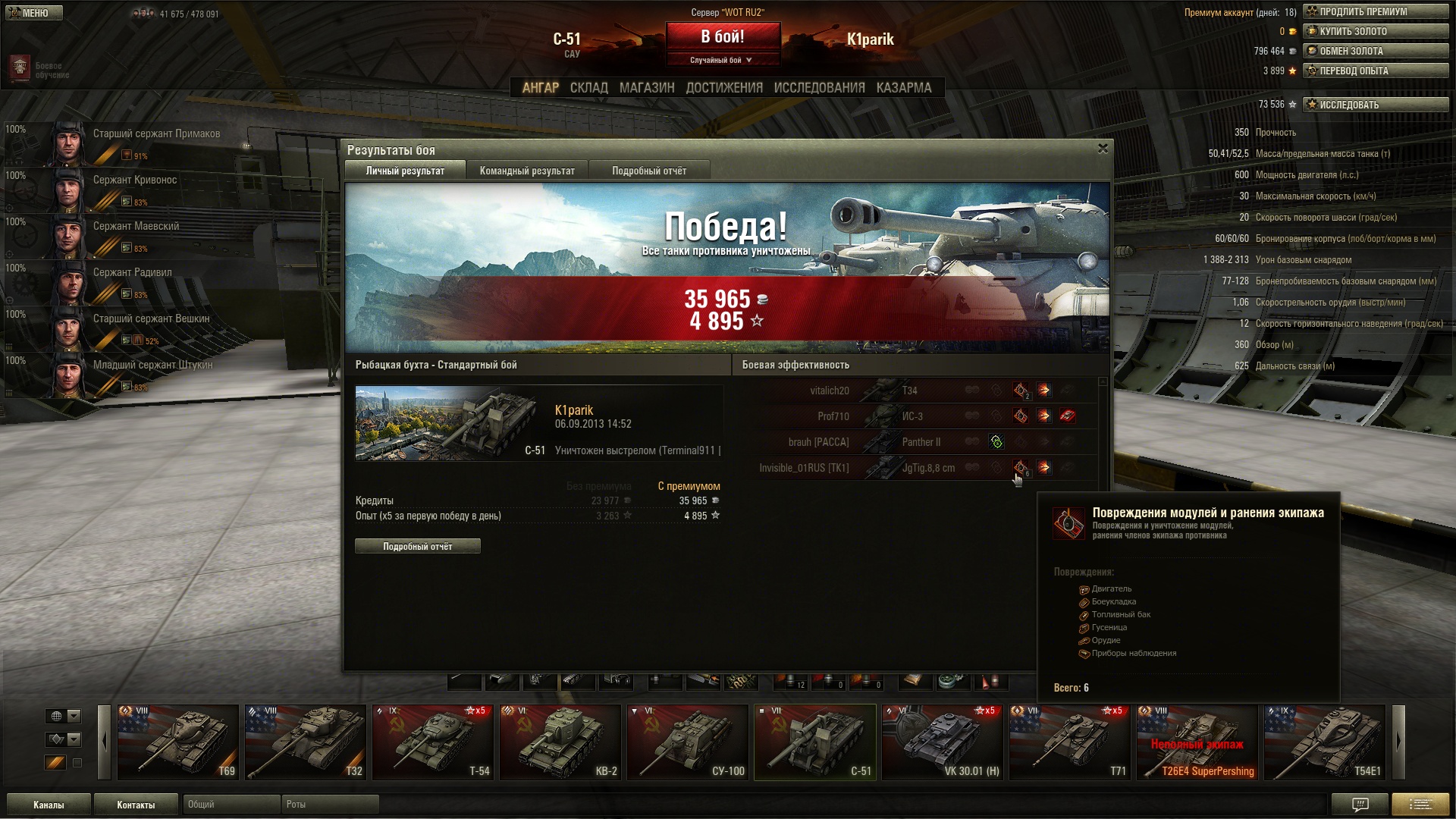The height and width of the screenshot is (819, 1456).
Task: Switch to the Командный результат tab
Action: [x=527, y=171]
